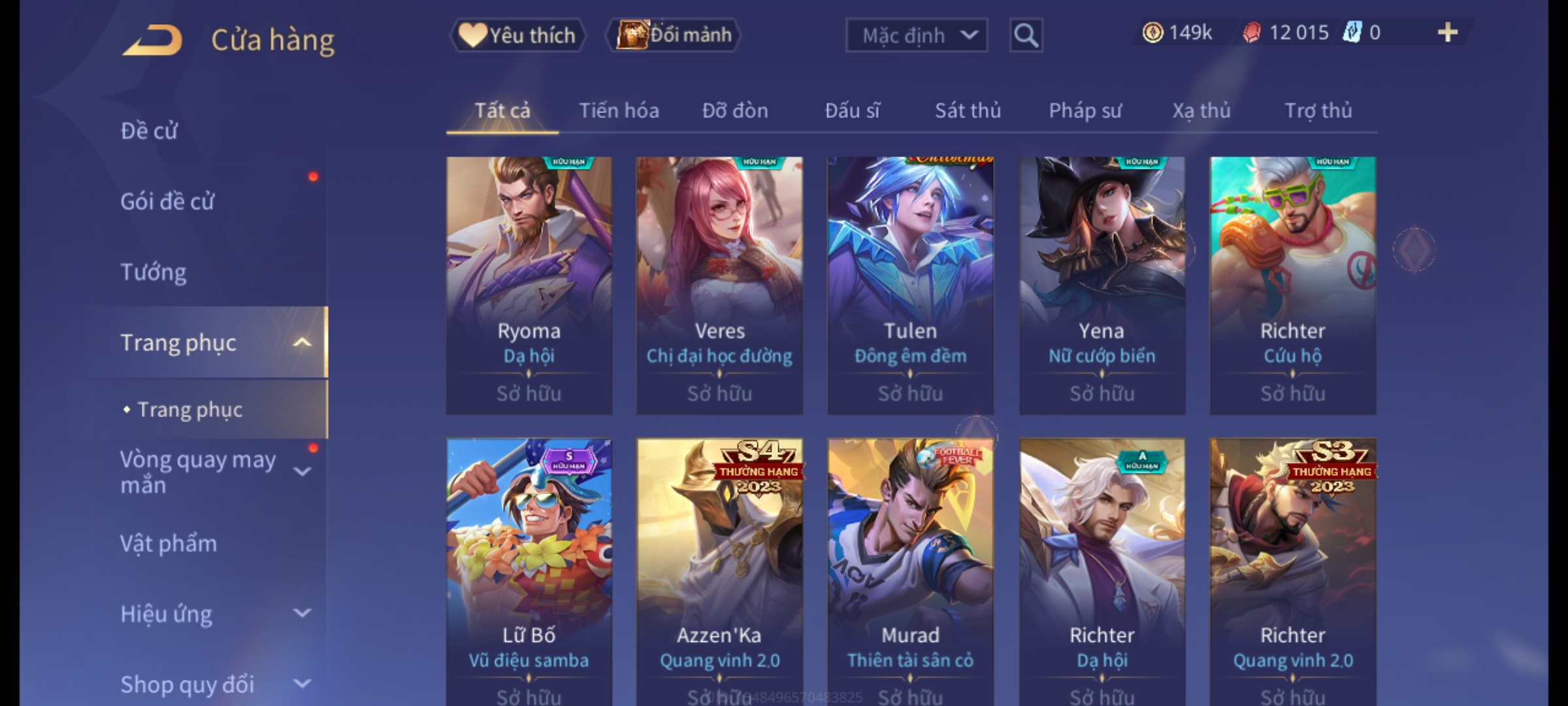1568x706 pixels.
Task: Tap the plus button to add currency
Action: [1447, 33]
